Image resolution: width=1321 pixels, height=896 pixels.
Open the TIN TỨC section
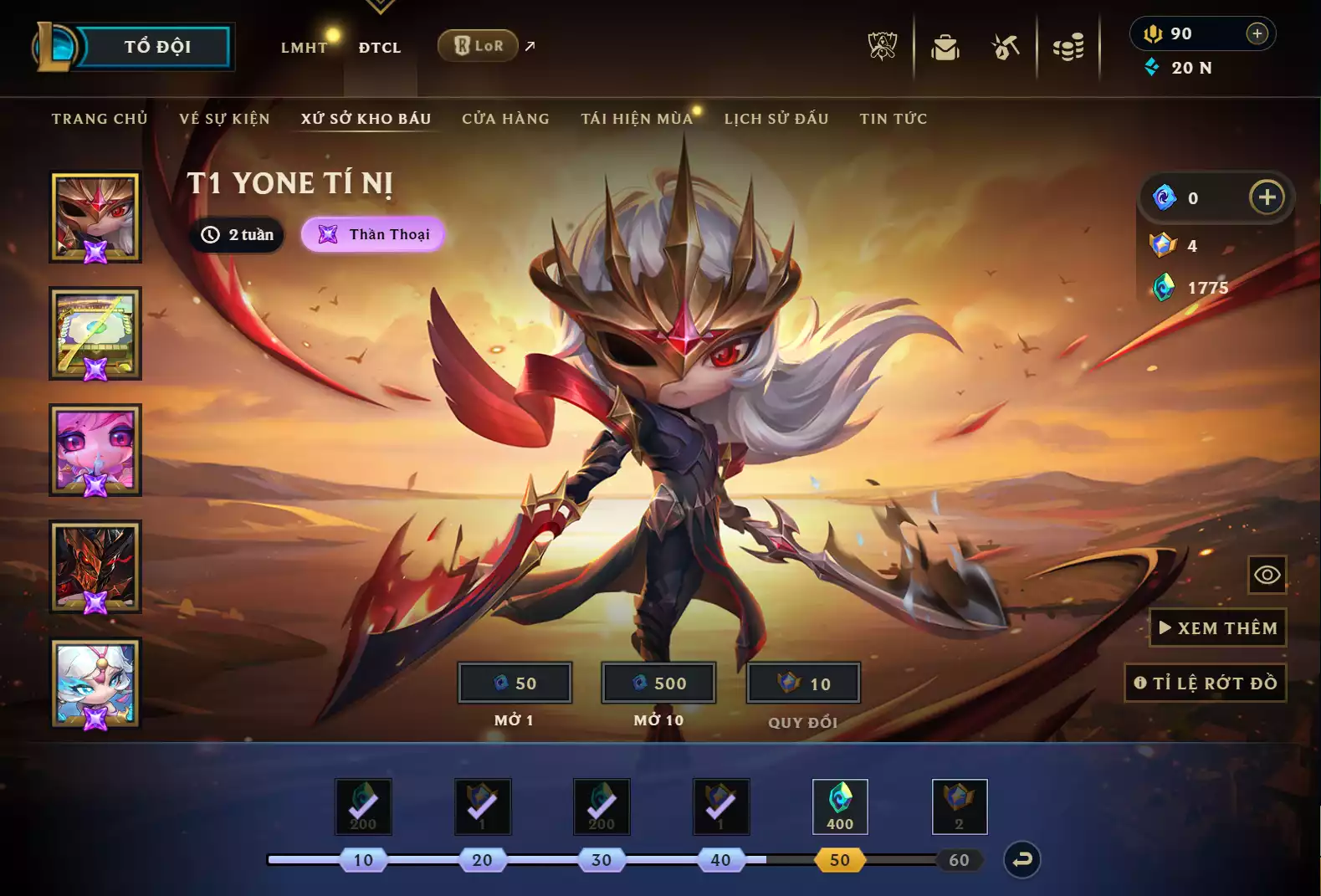click(892, 118)
